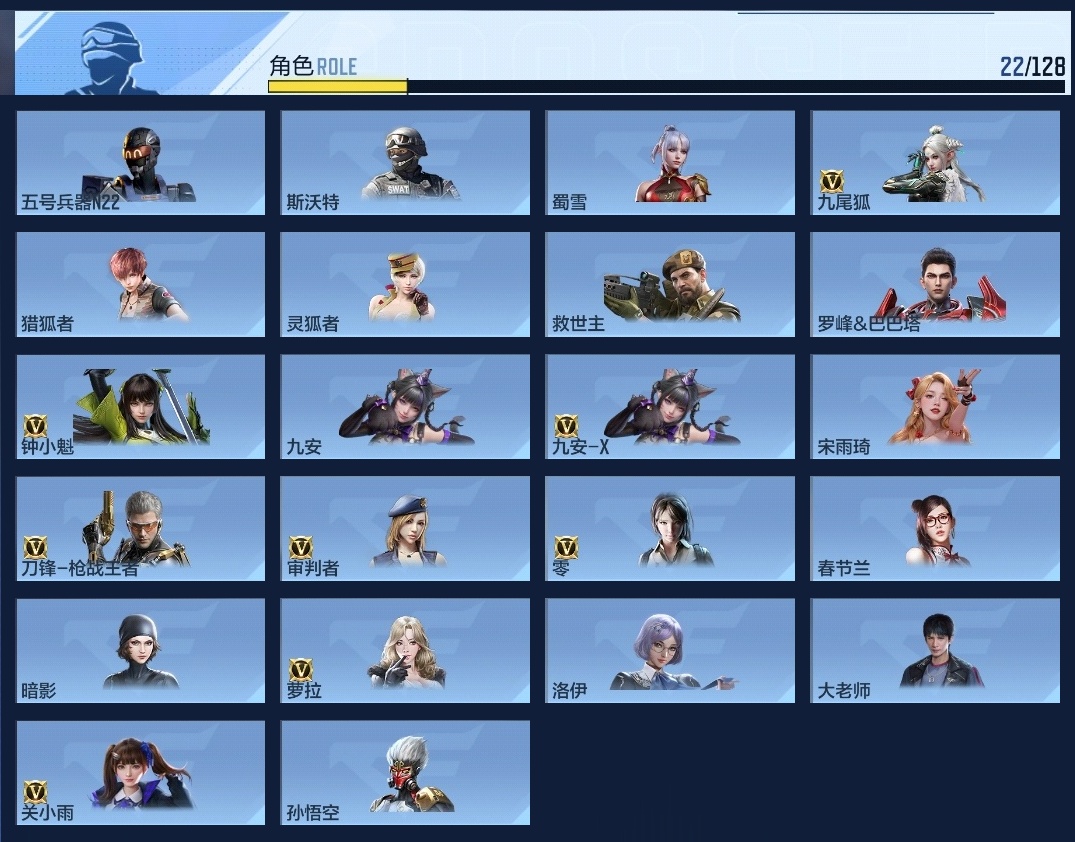Choose the 零 character tile
Image resolution: width=1075 pixels, height=842 pixels.
(670, 528)
